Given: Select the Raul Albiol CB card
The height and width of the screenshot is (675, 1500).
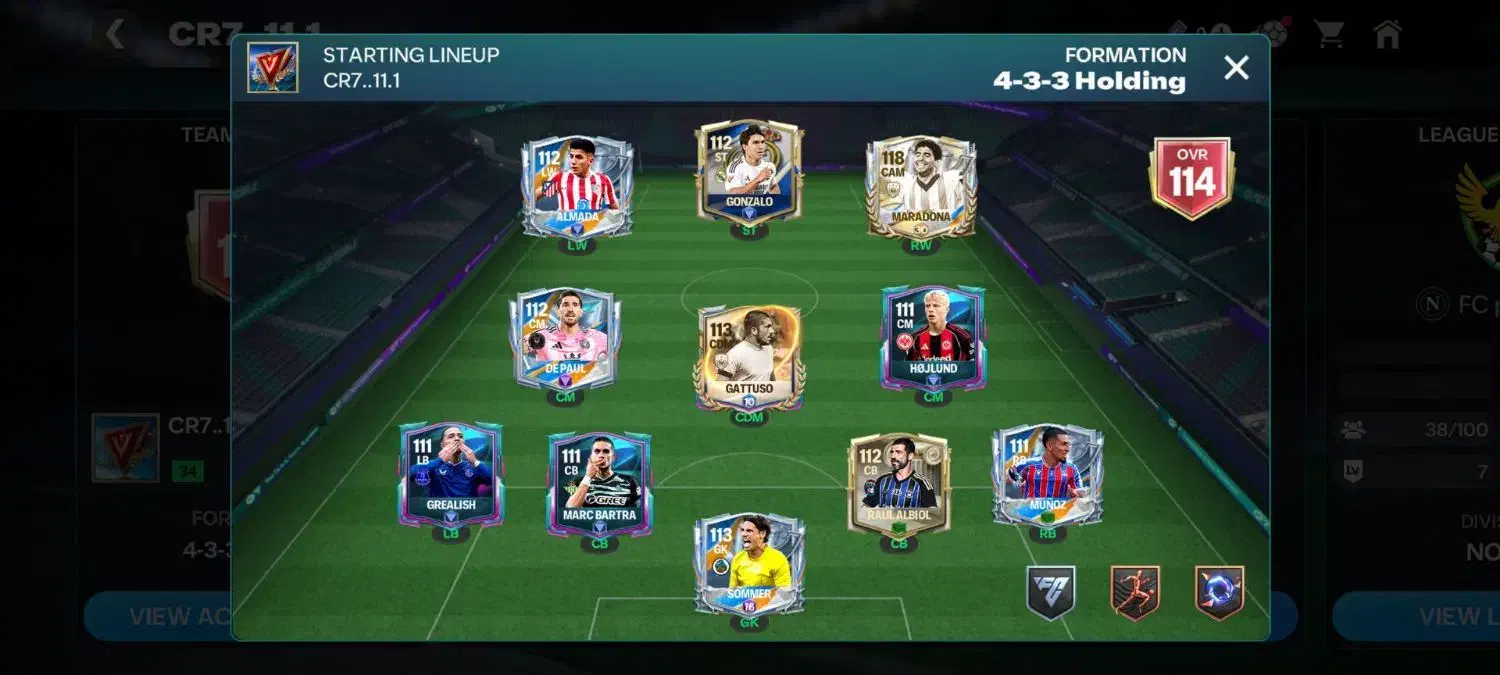Looking at the screenshot, I should coord(898,484).
